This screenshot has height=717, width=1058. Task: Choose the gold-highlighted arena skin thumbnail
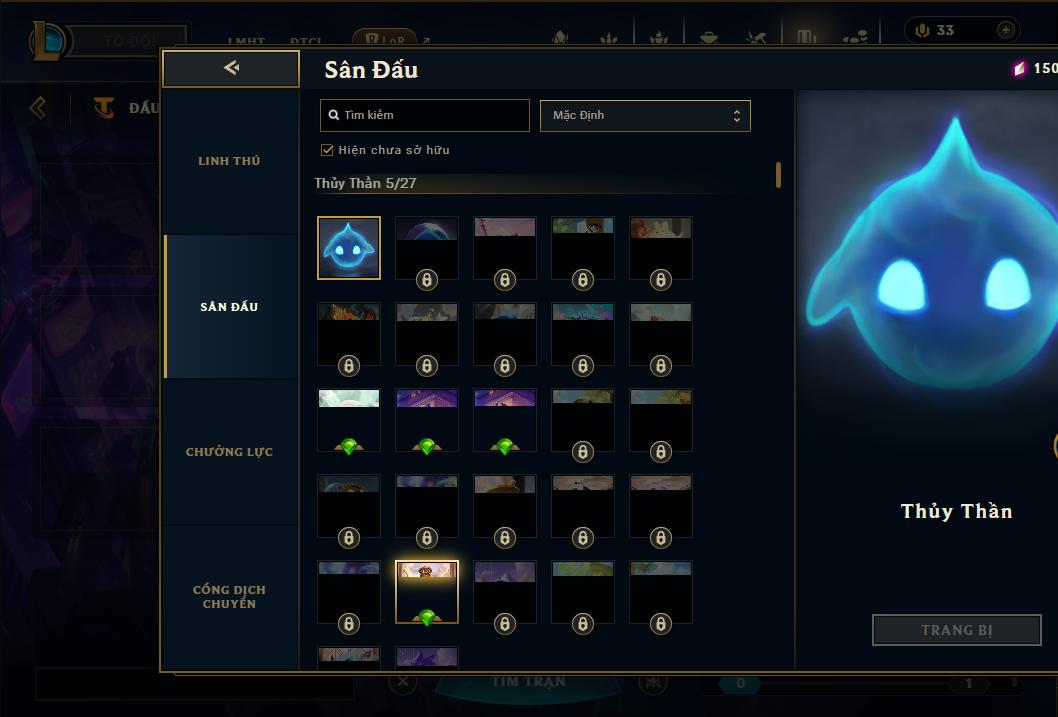[427, 592]
